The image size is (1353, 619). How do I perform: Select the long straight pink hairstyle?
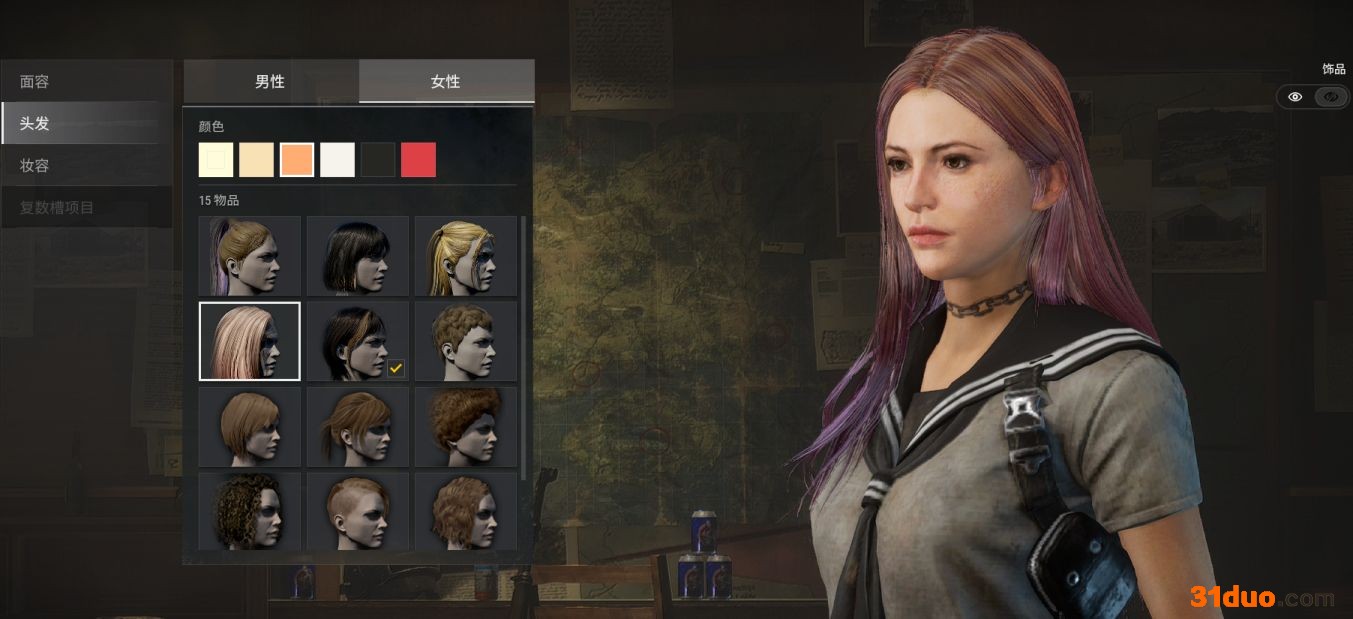250,341
